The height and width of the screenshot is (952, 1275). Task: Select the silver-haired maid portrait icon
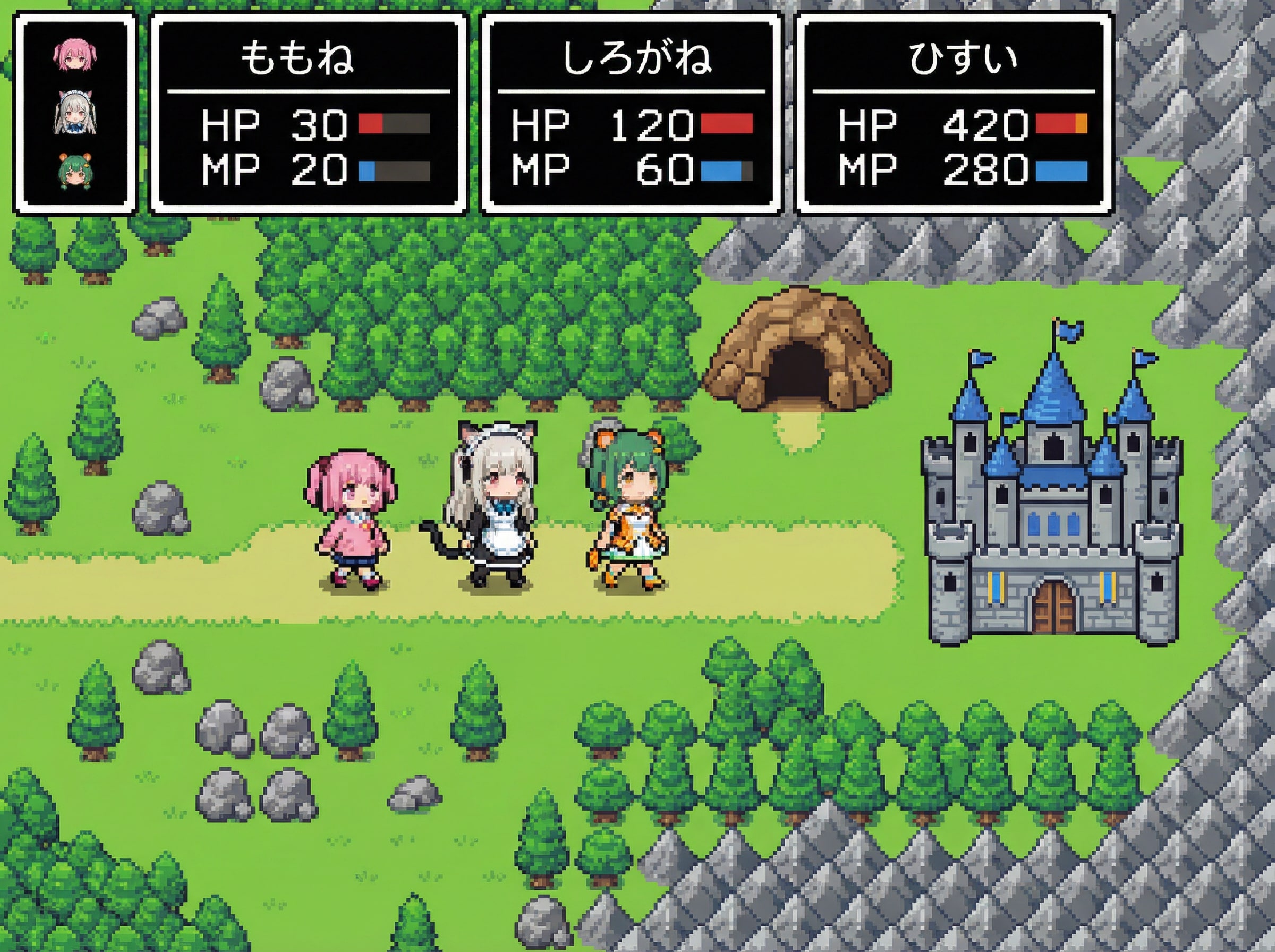[75, 113]
